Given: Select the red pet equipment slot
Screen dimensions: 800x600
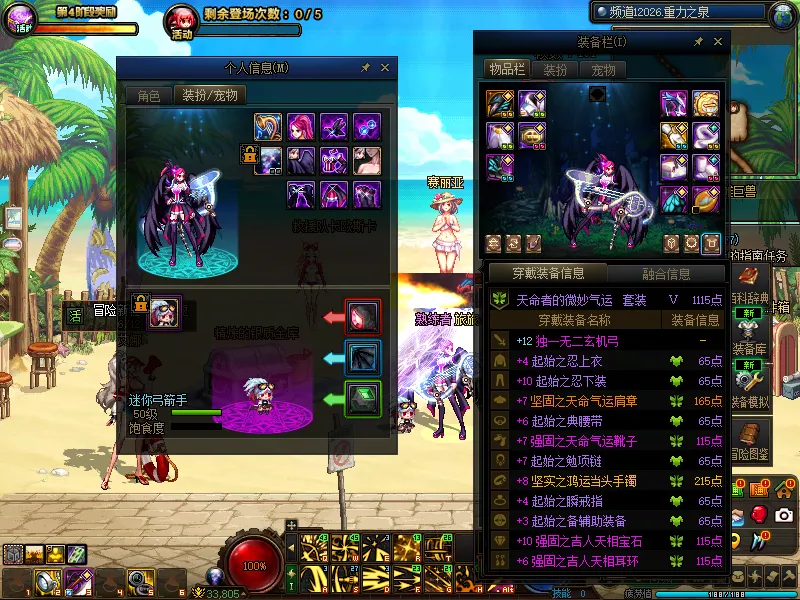Looking at the screenshot, I should tap(363, 317).
